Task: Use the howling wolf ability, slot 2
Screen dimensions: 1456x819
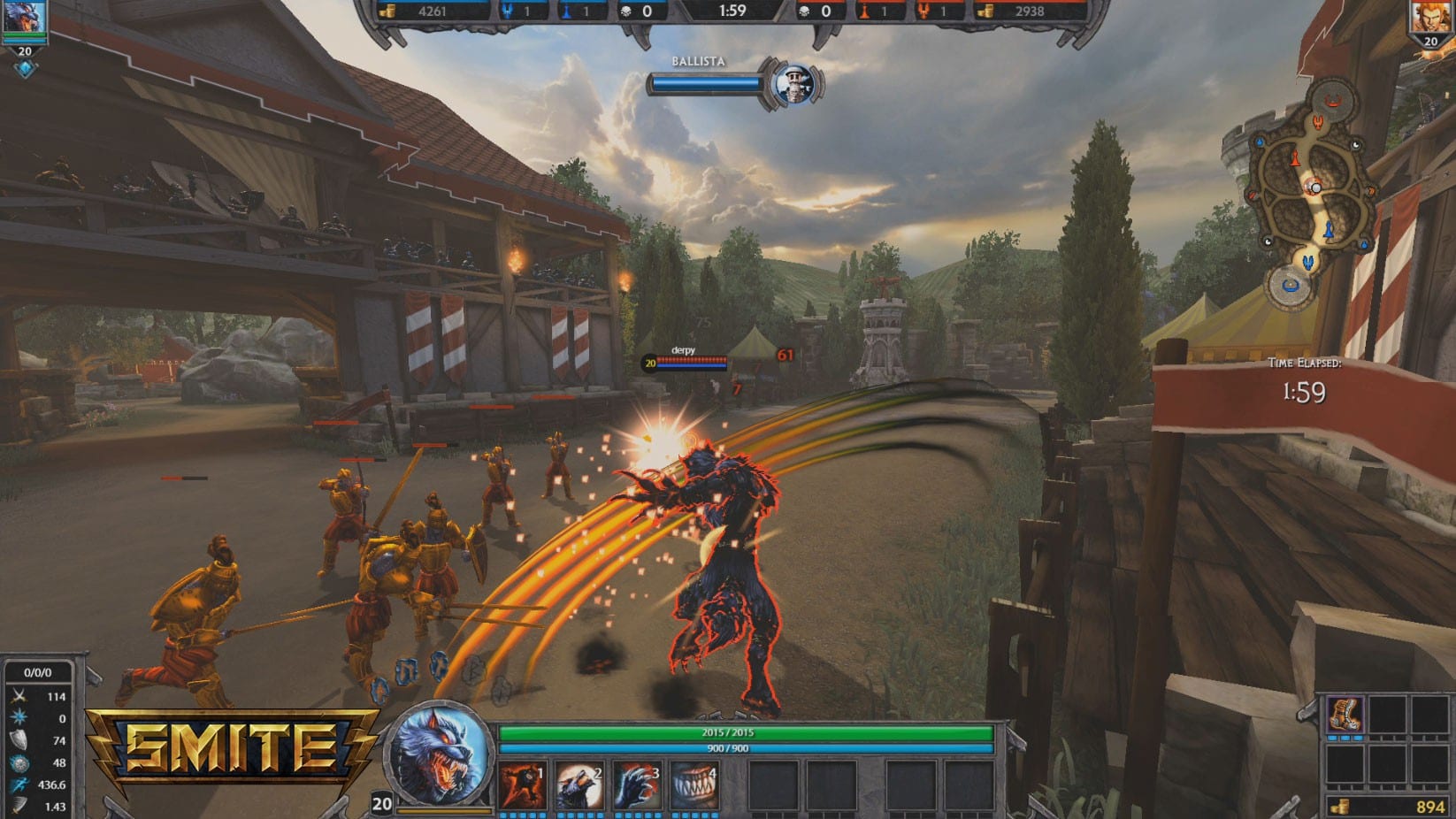Action: (x=579, y=785)
